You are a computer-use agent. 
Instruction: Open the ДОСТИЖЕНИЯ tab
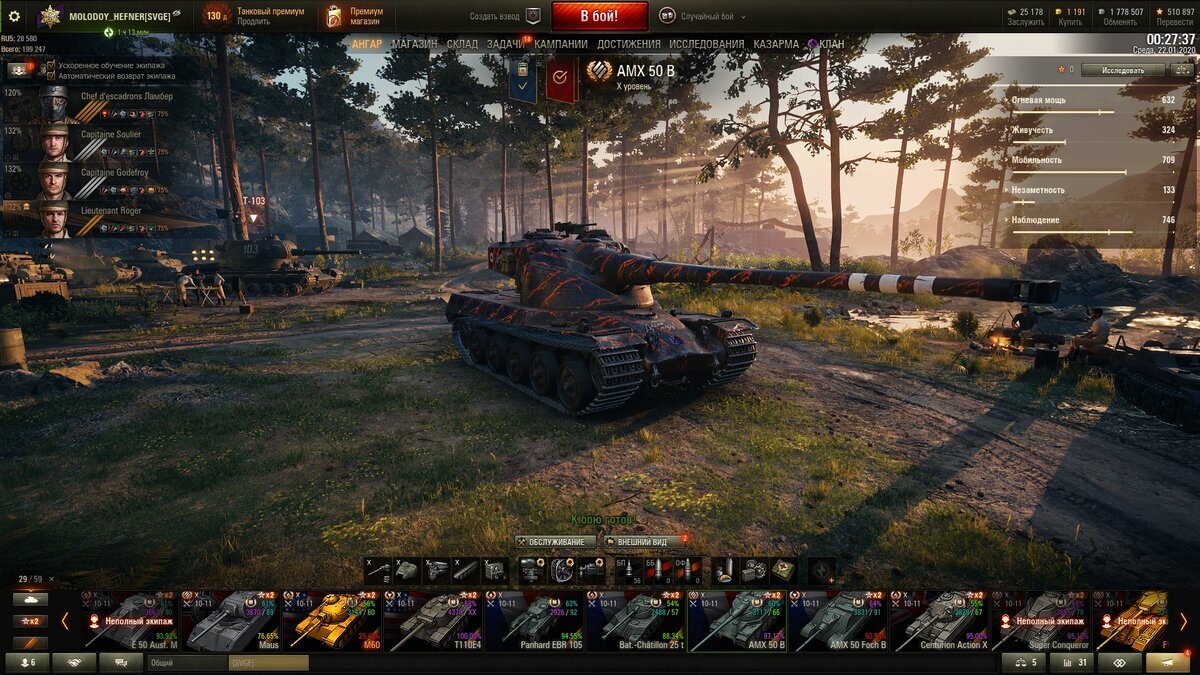tap(628, 44)
